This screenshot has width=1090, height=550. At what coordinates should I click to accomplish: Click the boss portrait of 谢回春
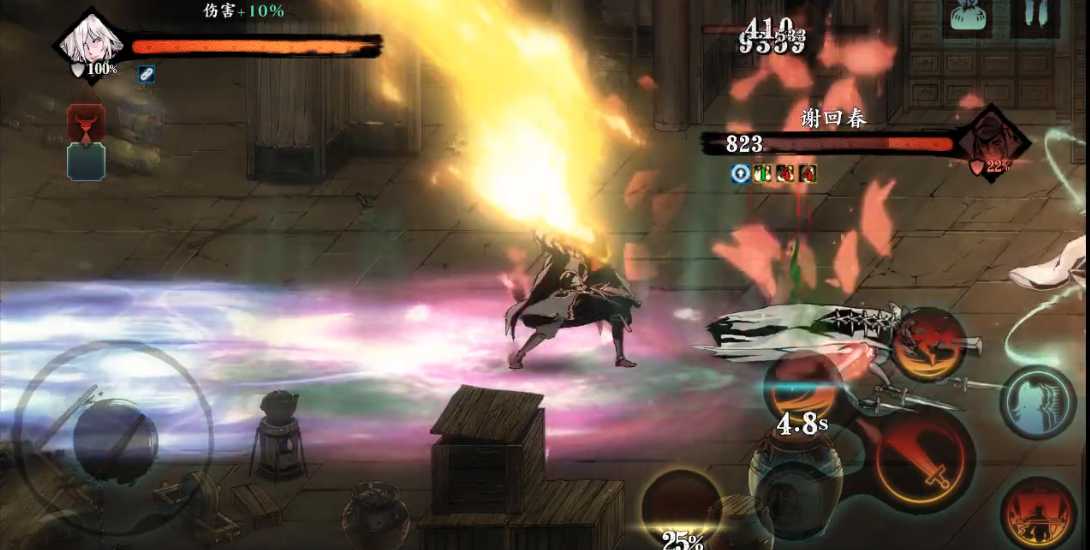(991, 142)
